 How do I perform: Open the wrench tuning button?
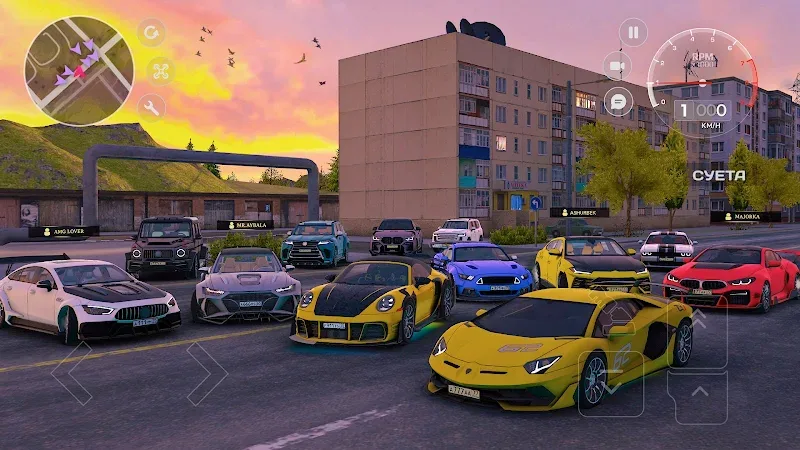click(x=152, y=106)
